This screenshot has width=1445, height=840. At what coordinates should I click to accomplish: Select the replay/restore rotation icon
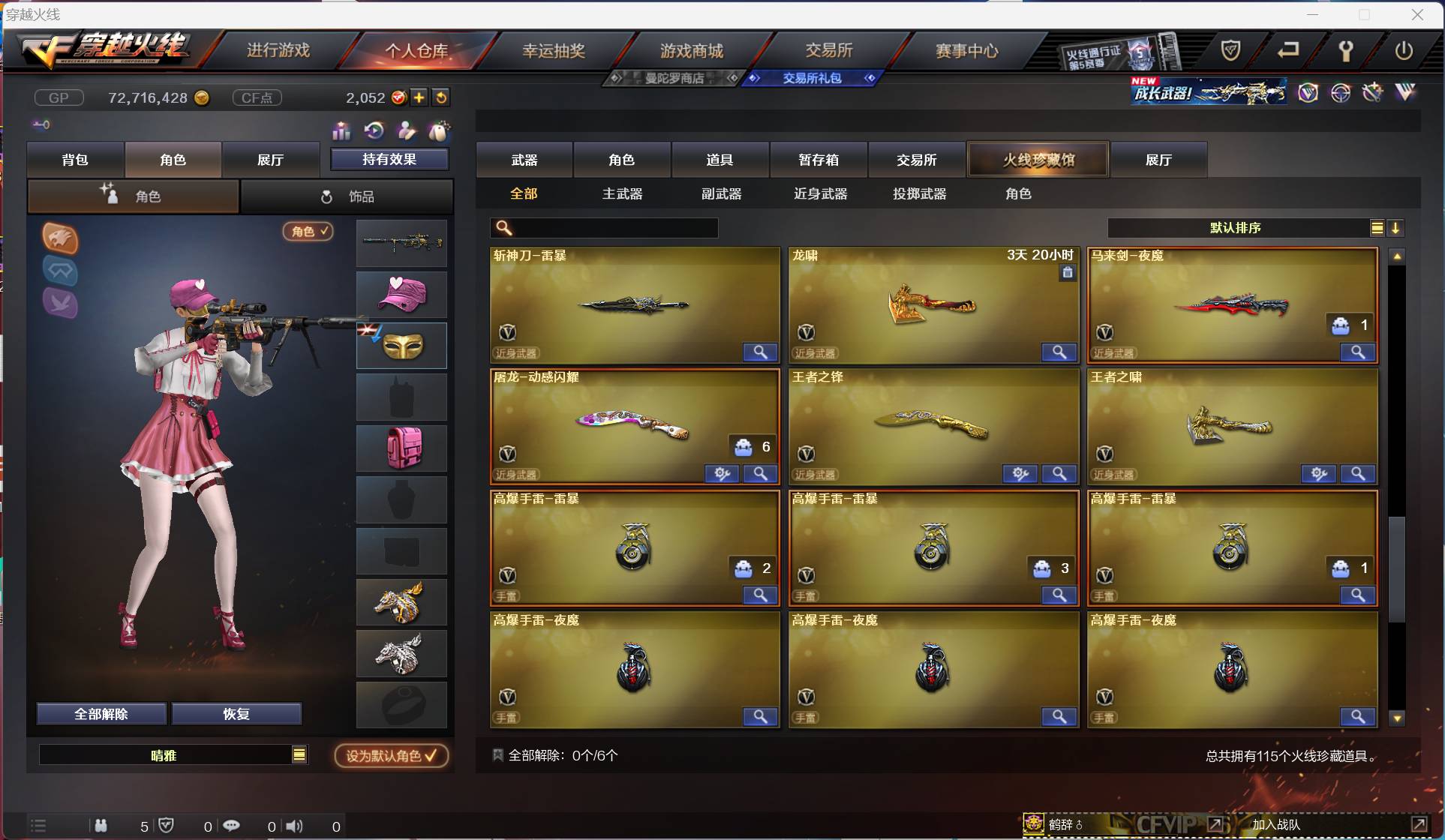[x=374, y=131]
